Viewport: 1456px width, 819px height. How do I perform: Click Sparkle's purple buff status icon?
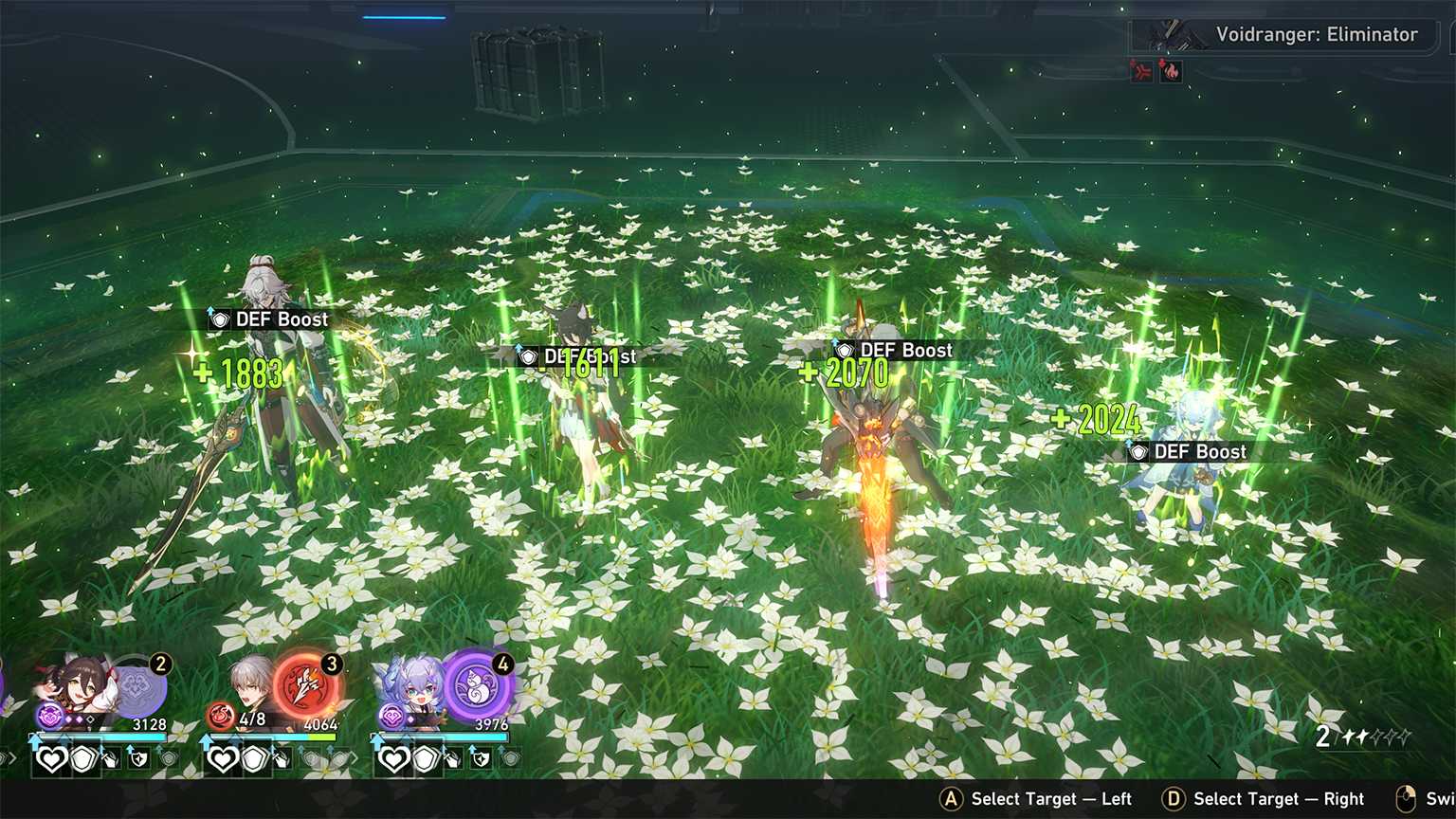pos(48,718)
